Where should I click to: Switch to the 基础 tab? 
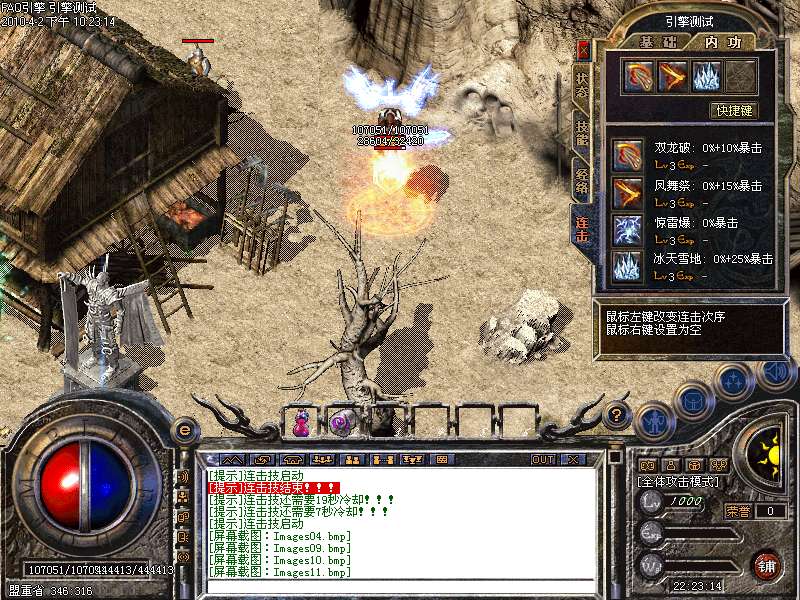click(657, 42)
